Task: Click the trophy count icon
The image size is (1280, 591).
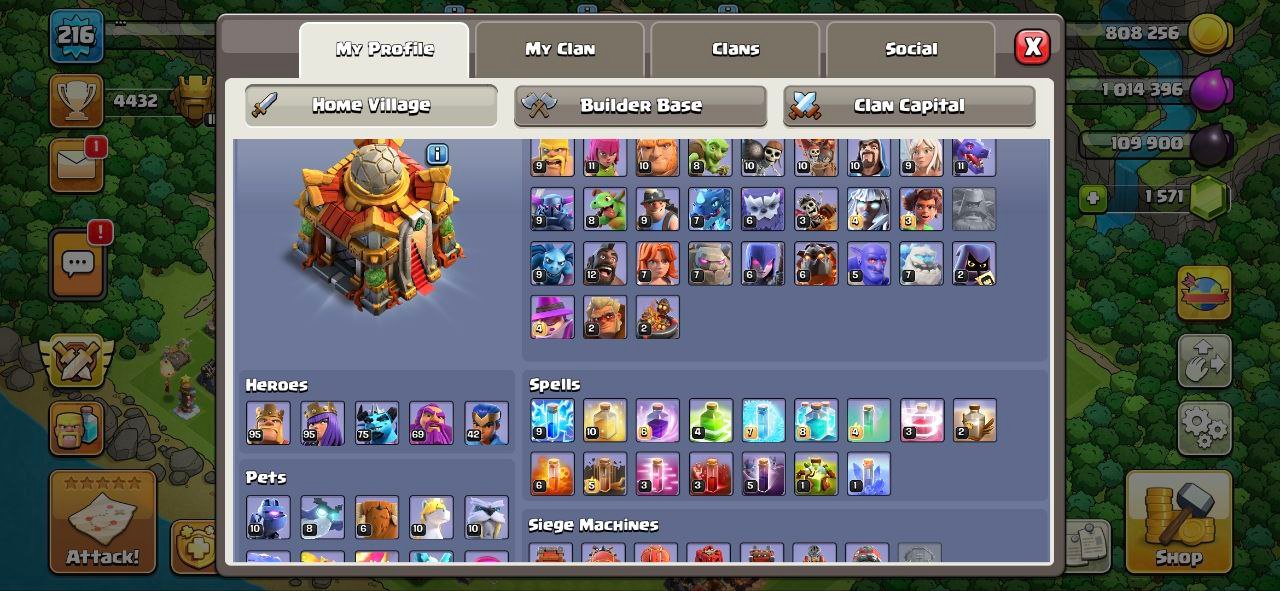Action: click(76, 101)
